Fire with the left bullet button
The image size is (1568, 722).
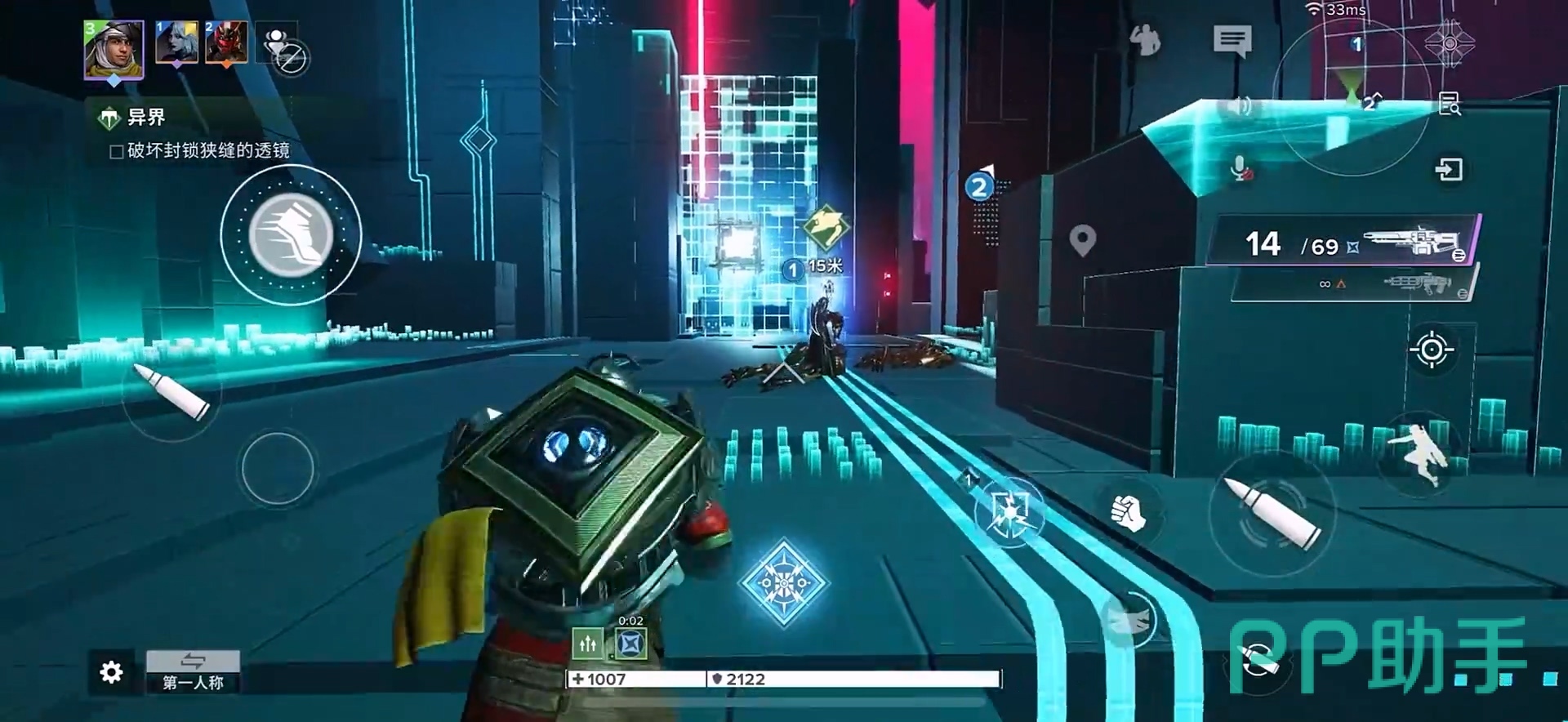(172, 393)
